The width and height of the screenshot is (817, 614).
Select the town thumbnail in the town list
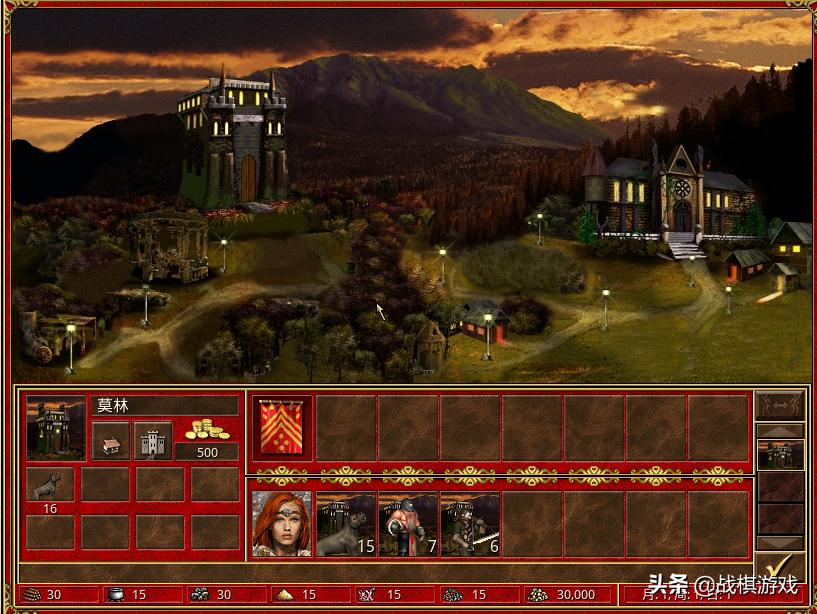779,455
